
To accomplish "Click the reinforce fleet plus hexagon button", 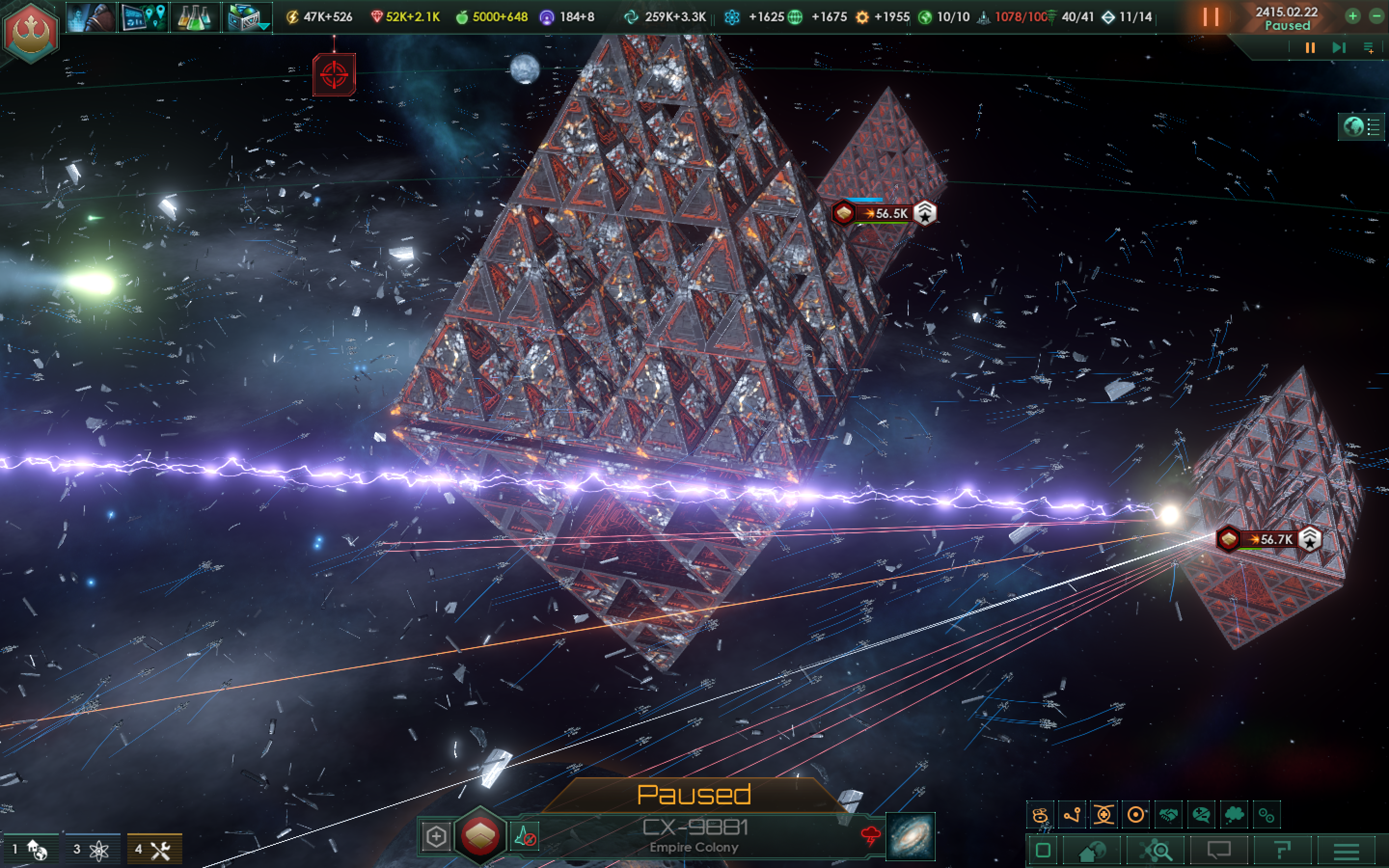I will coord(436,837).
